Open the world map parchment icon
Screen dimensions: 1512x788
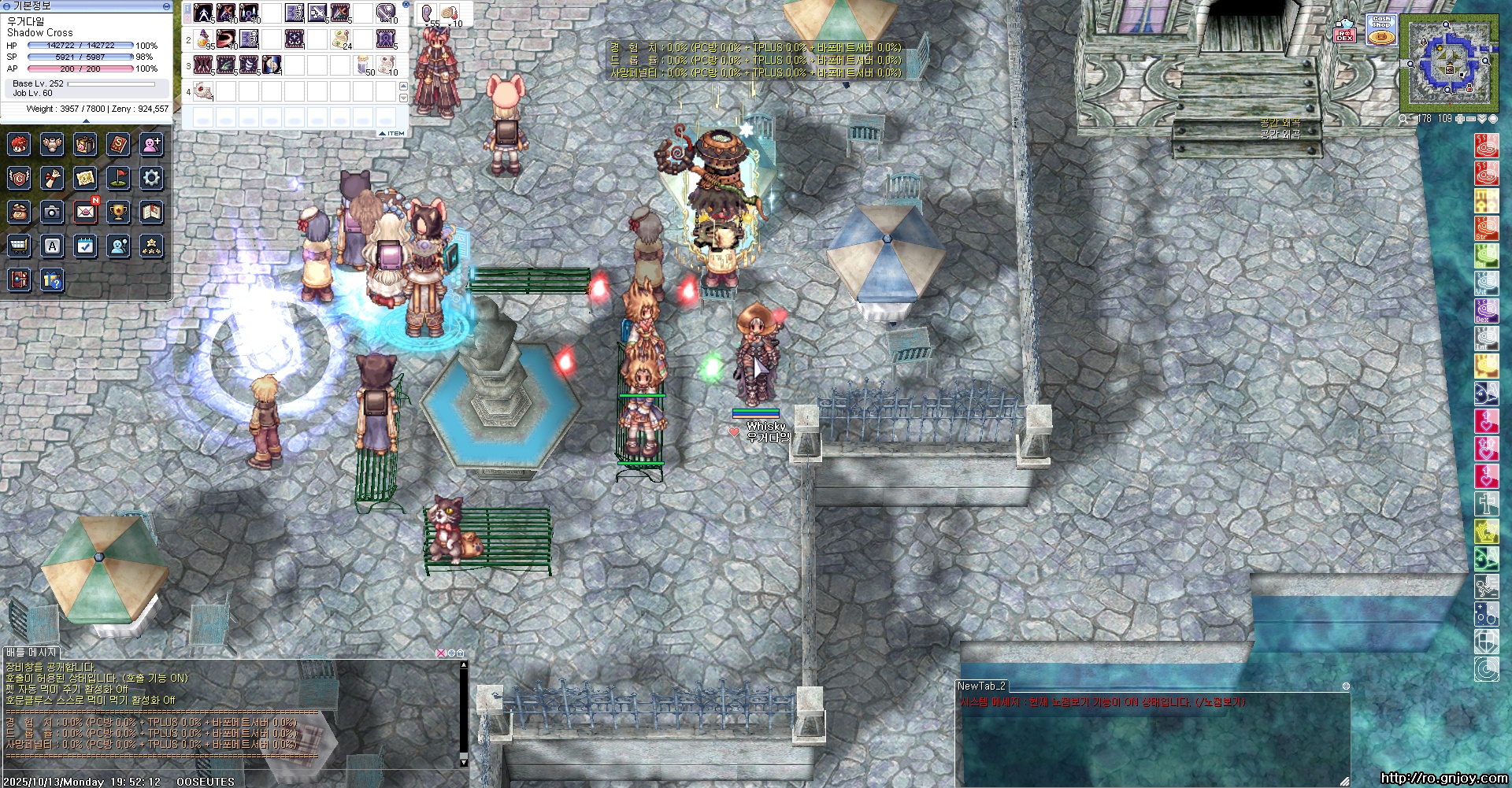tap(85, 178)
